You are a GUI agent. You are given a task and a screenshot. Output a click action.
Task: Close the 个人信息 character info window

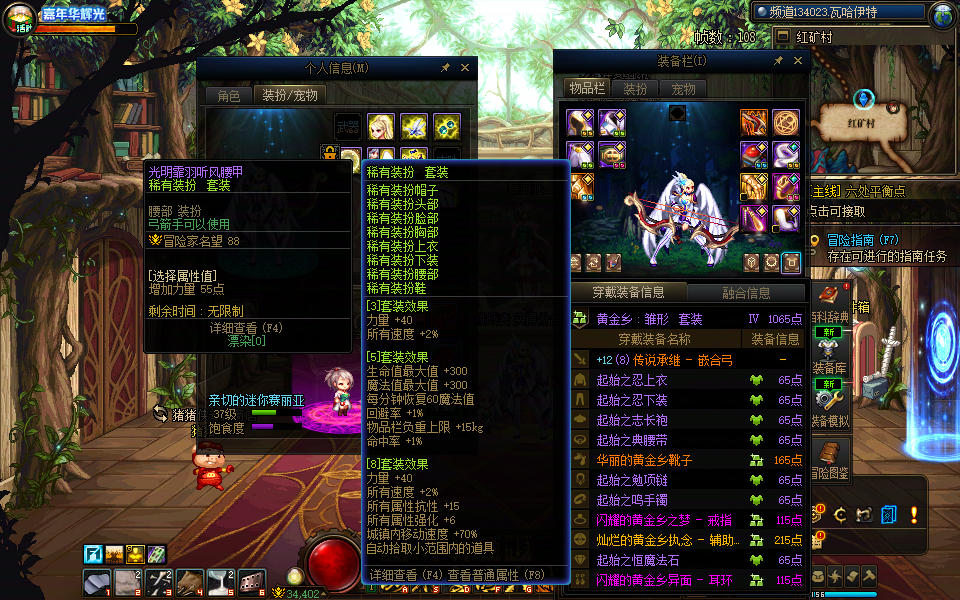pyautogui.click(x=465, y=68)
